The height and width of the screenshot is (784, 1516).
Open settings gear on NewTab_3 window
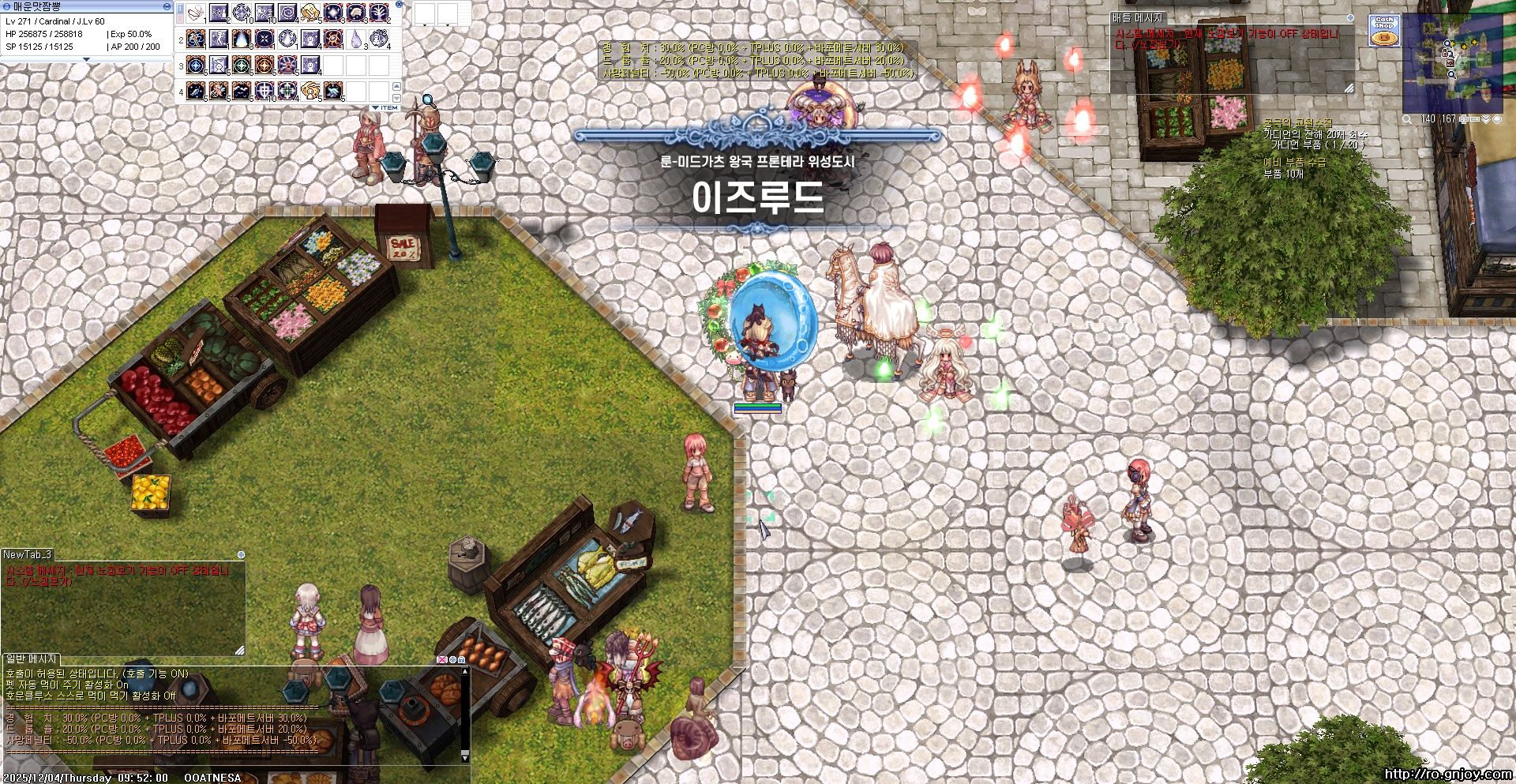point(240,556)
